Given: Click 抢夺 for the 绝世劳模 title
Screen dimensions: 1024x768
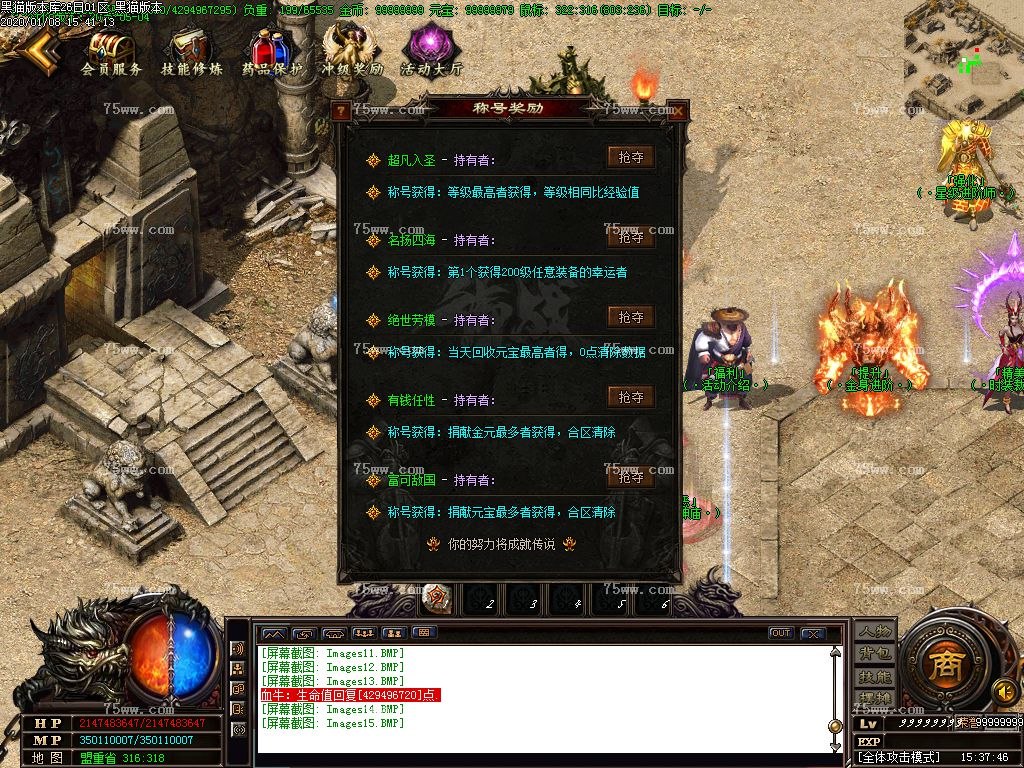Looking at the screenshot, I should point(630,317).
